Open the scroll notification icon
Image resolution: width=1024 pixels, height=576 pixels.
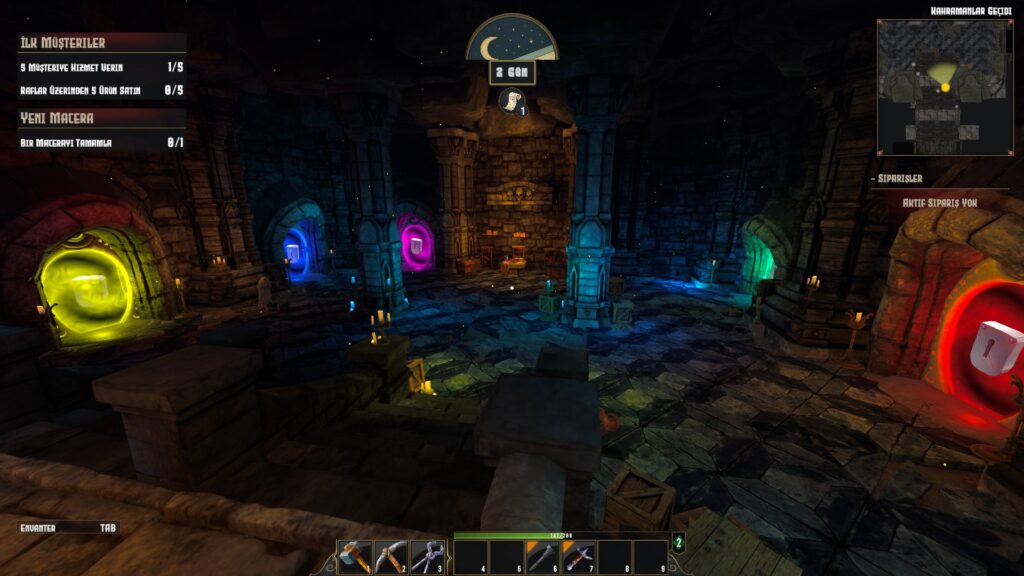coord(512,101)
